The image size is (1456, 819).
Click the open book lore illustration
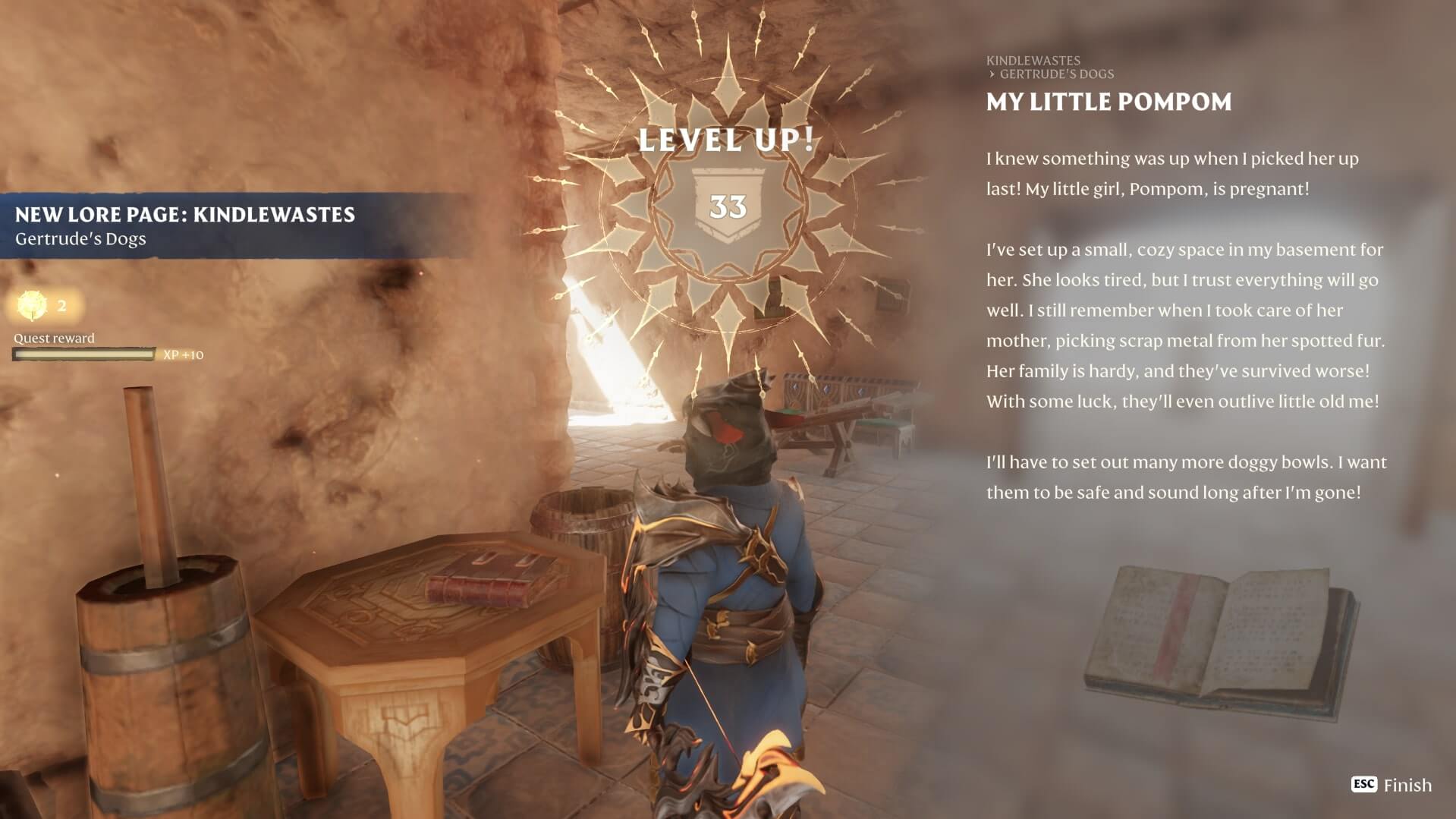tap(1220, 640)
